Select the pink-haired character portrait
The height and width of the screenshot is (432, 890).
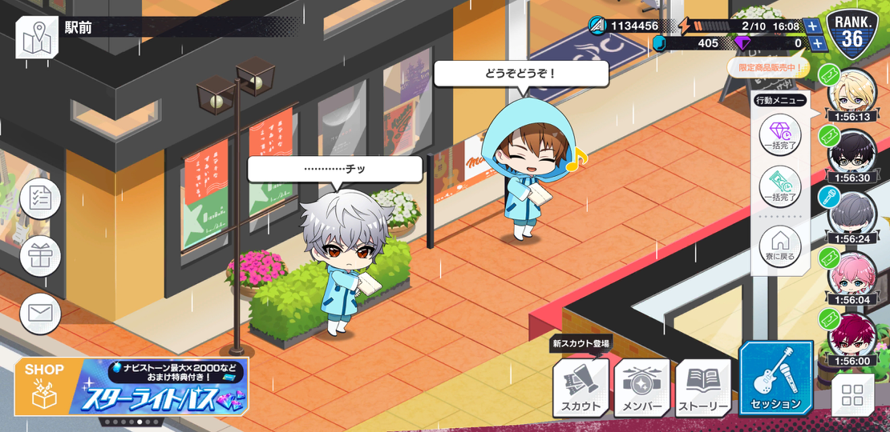[853, 275]
